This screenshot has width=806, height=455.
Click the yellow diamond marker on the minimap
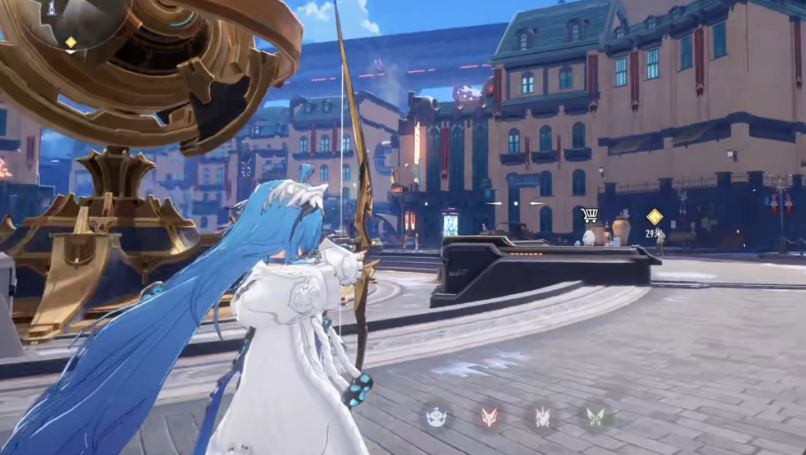tap(70, 42)
